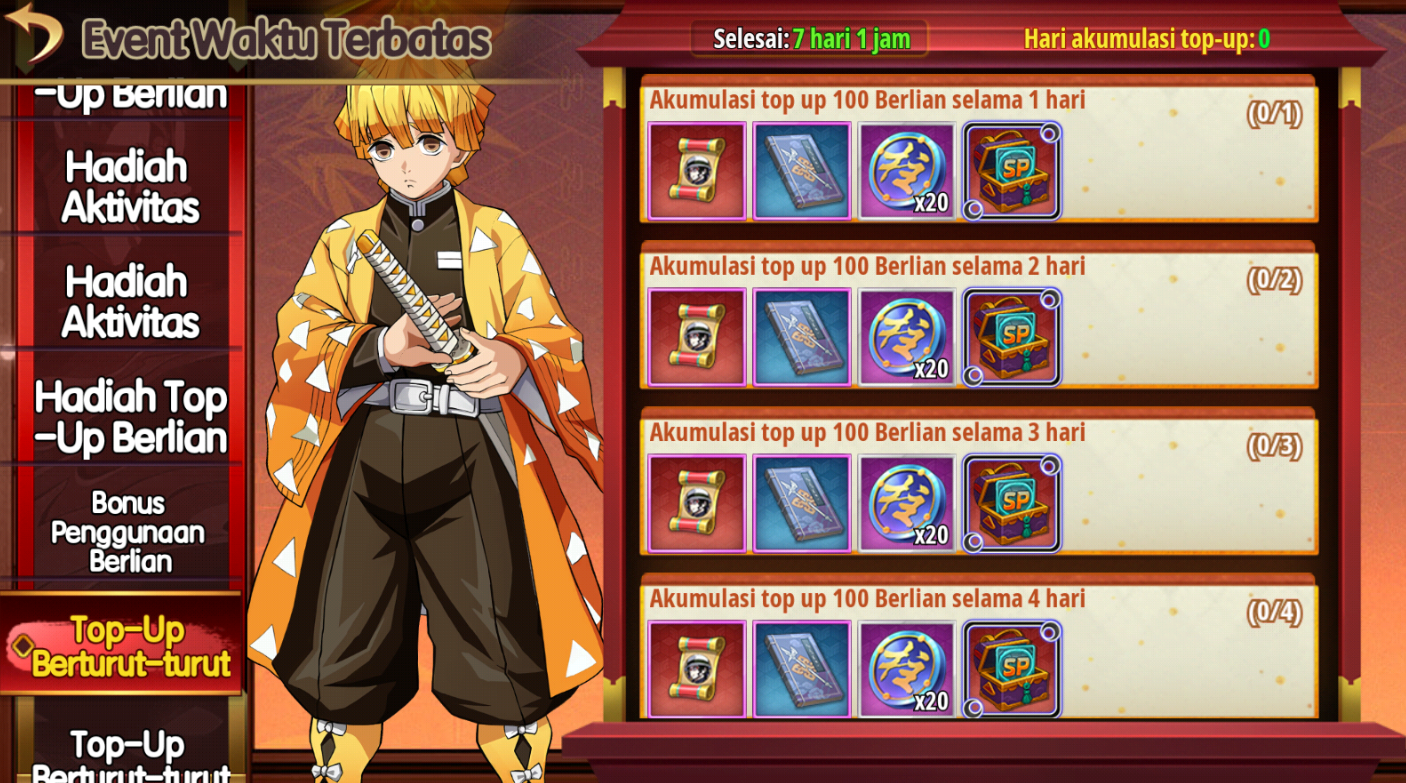The width and height of the screenshot is (1406, 783).
Task: Tap the SP chest in the 2 hari row
Action: pos(1012,337)
